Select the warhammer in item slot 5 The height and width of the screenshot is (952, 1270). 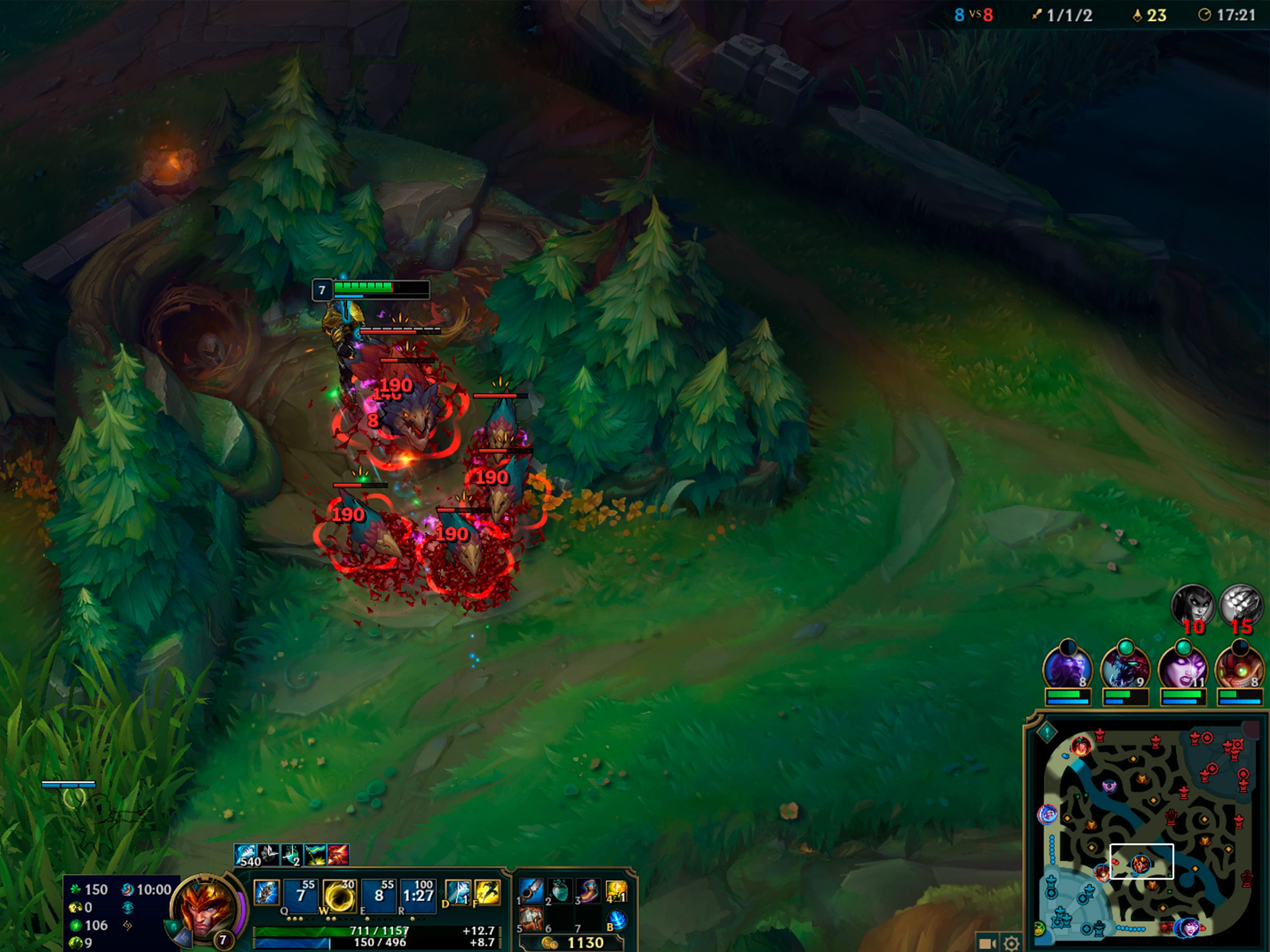[x=531, y=920]
